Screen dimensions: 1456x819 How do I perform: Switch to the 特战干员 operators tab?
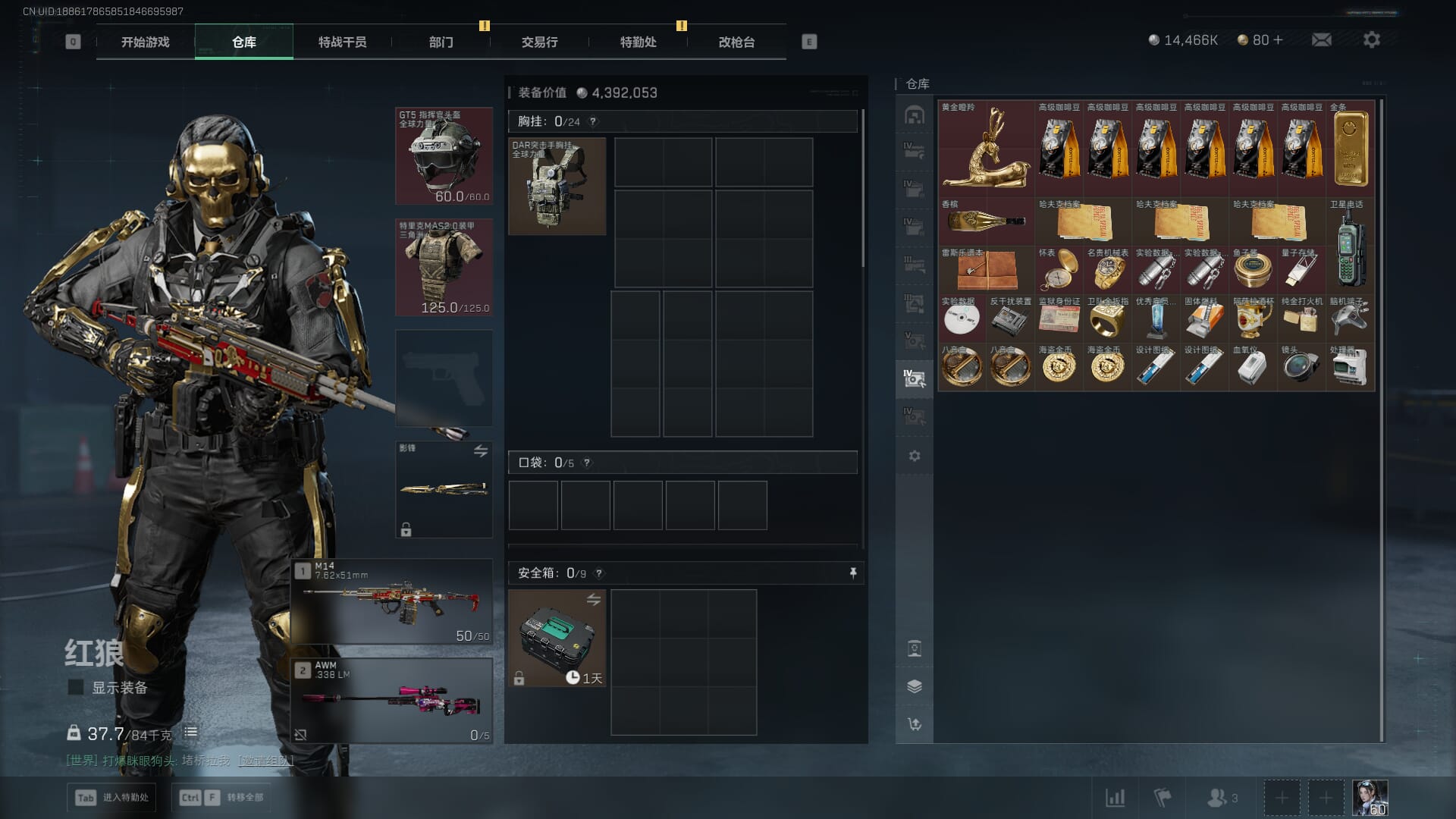click(342, 42)
